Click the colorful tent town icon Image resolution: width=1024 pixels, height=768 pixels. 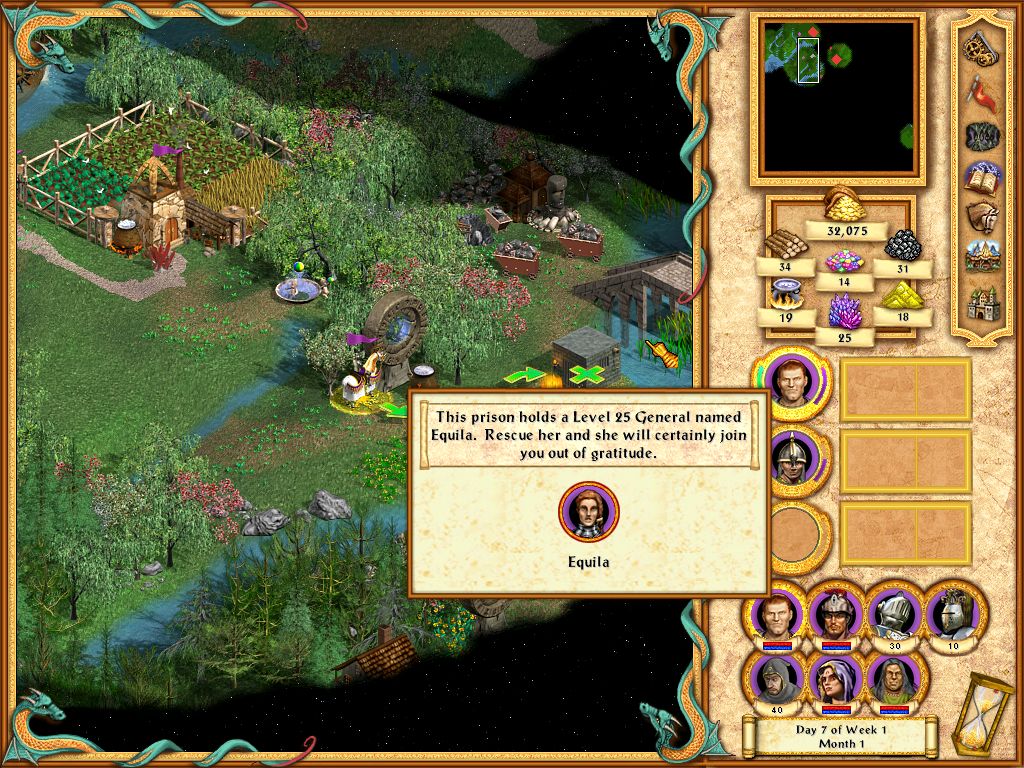click(981, 258)
